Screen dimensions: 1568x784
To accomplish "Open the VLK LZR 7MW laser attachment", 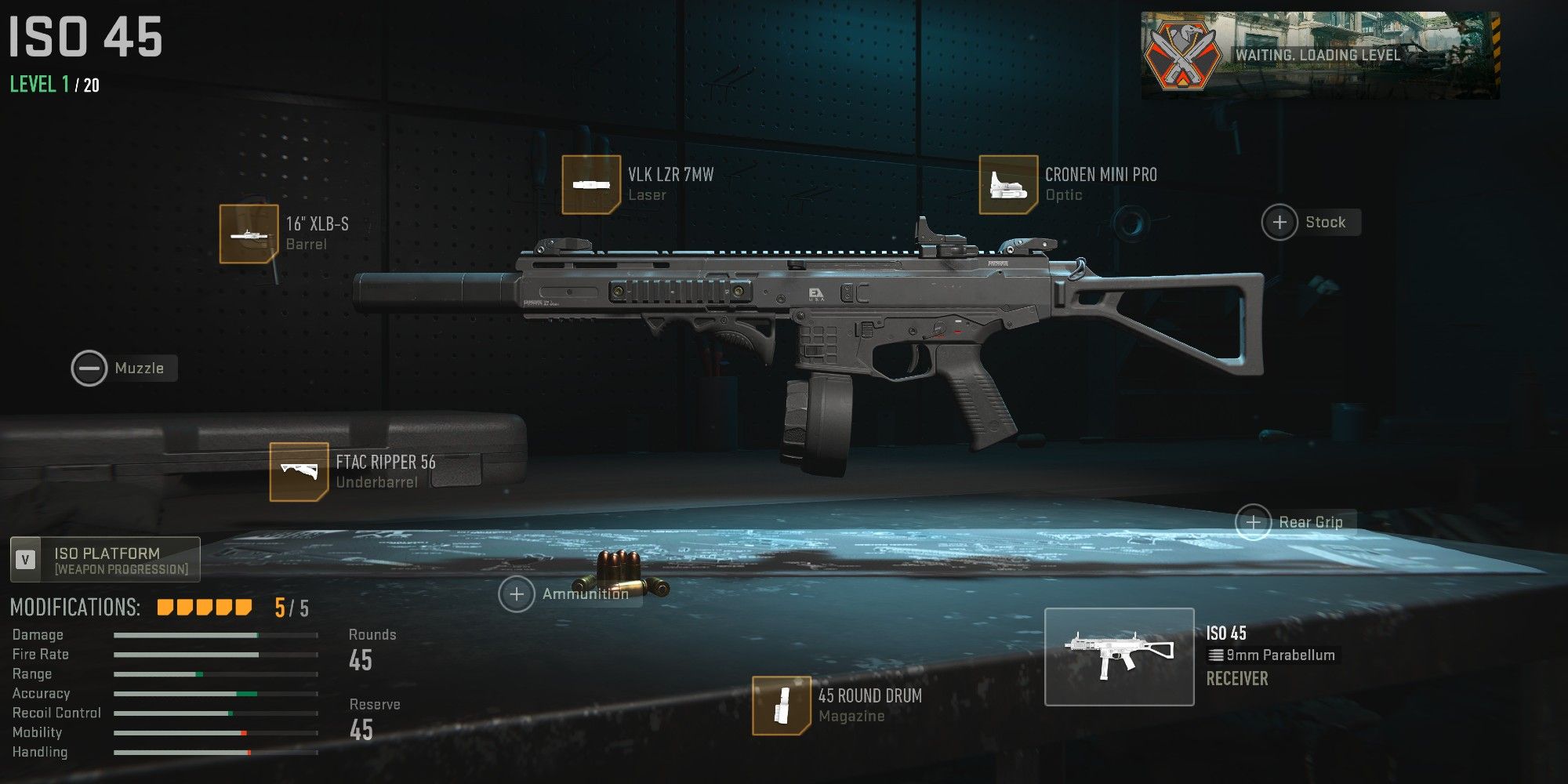I will (x=591, y=185).
